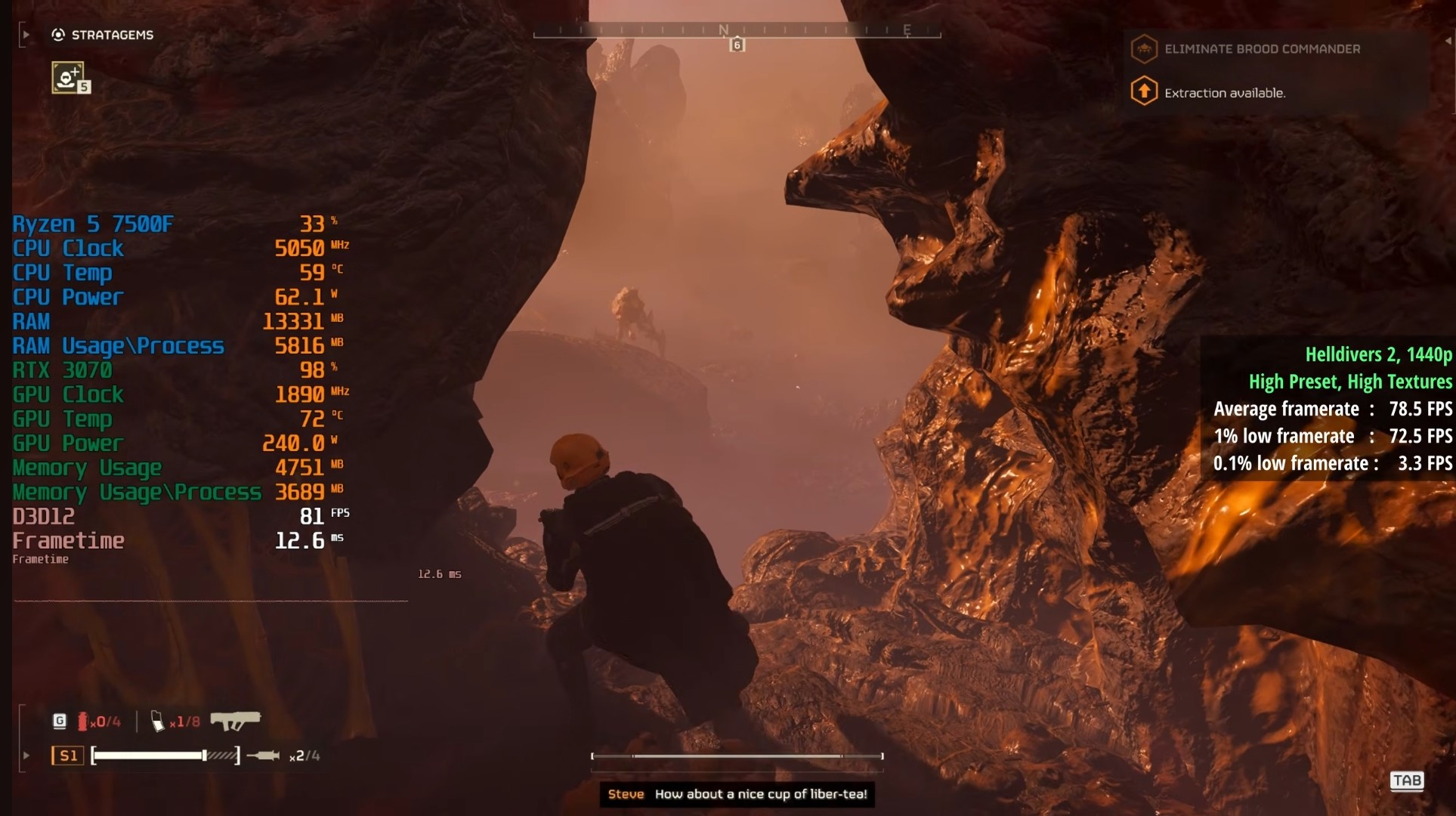Select the Reinforce stratagem icon
The image size is (1456, 816).
(67, 77)
